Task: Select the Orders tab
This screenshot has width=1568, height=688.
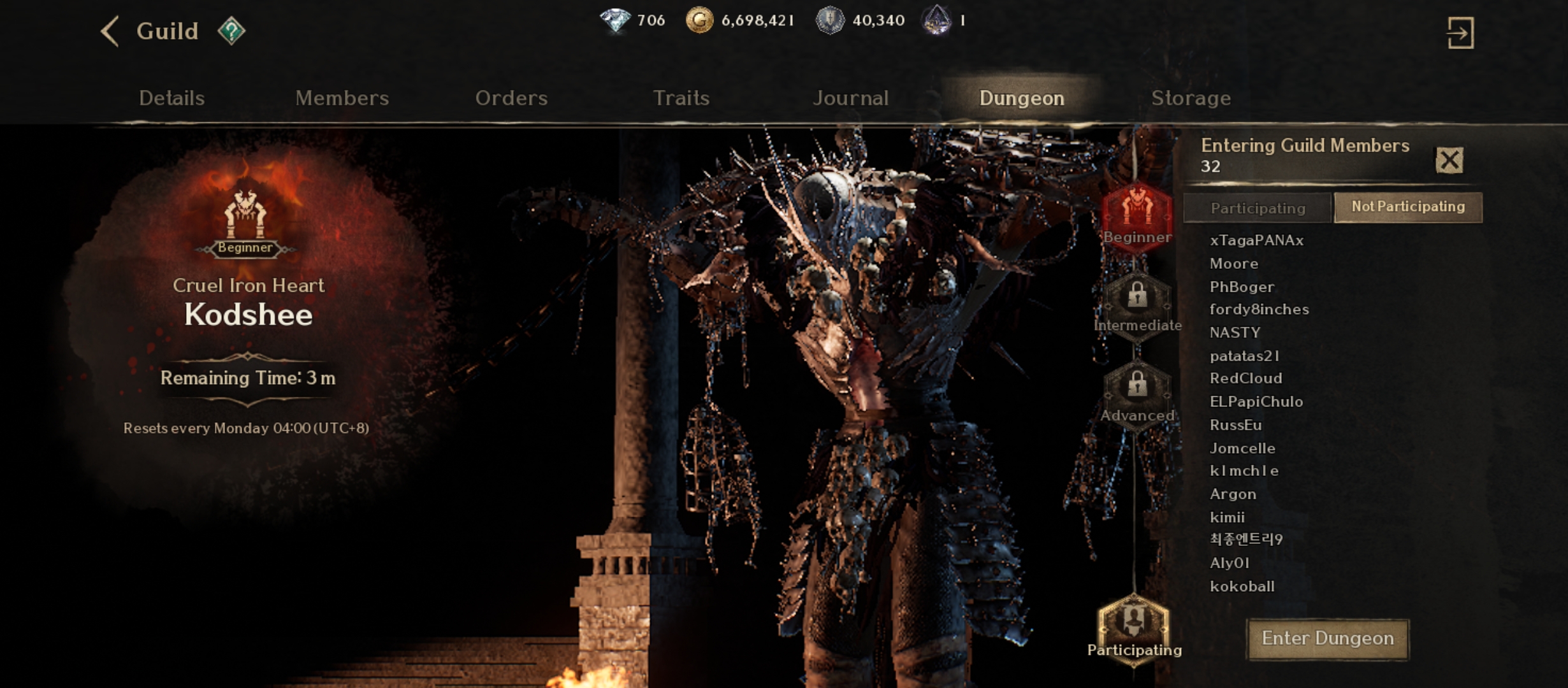Action: [511, 98]
